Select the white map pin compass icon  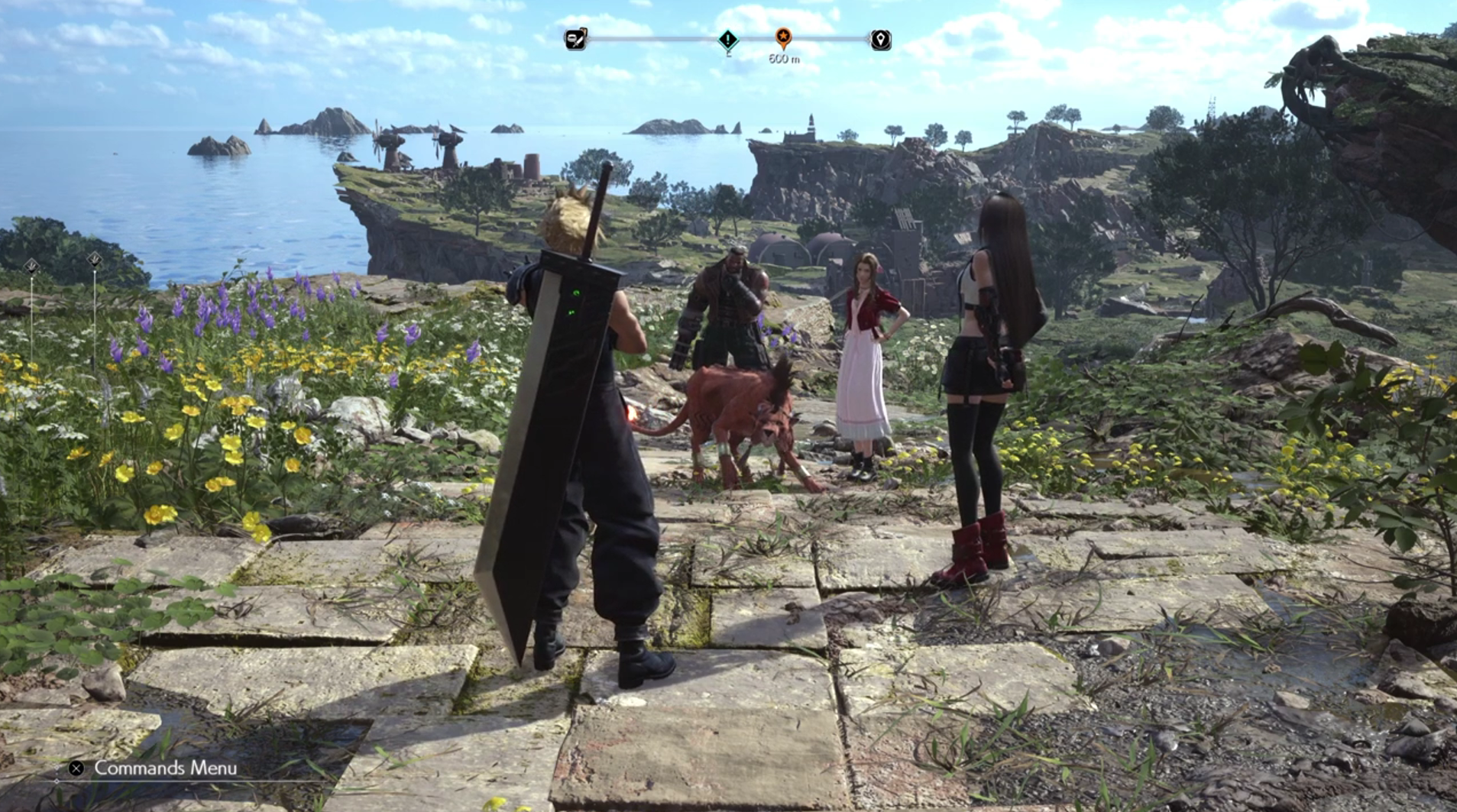coord(880,40)
